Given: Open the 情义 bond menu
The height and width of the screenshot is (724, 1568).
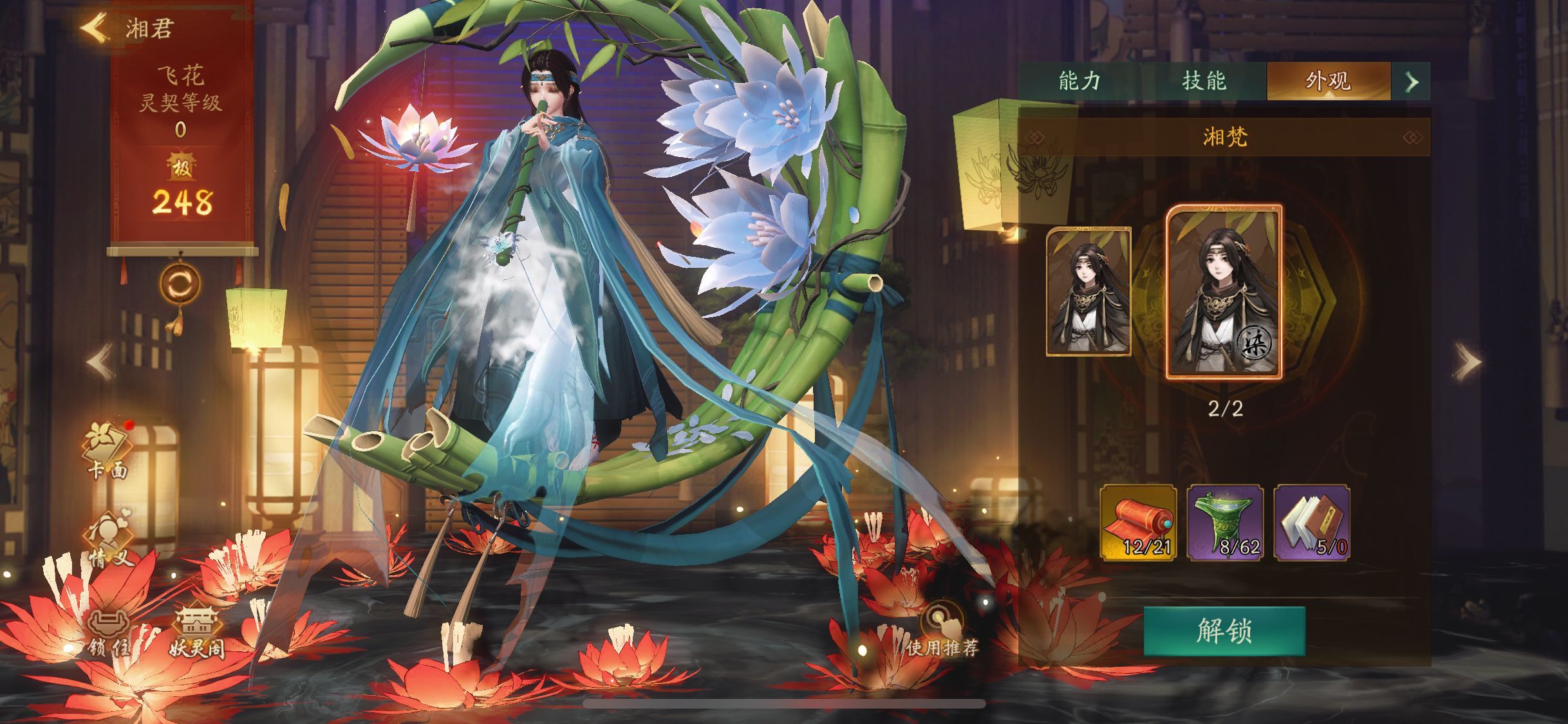Looking at the screenshot, I should [x=108, y=541].
